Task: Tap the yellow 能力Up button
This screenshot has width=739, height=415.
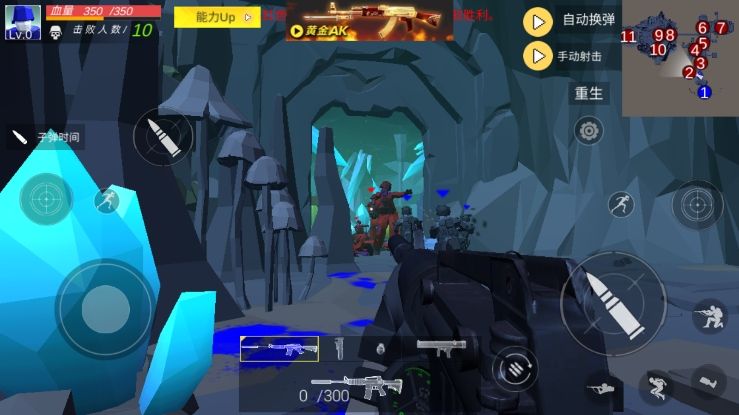Action: [x=215, y=17]
